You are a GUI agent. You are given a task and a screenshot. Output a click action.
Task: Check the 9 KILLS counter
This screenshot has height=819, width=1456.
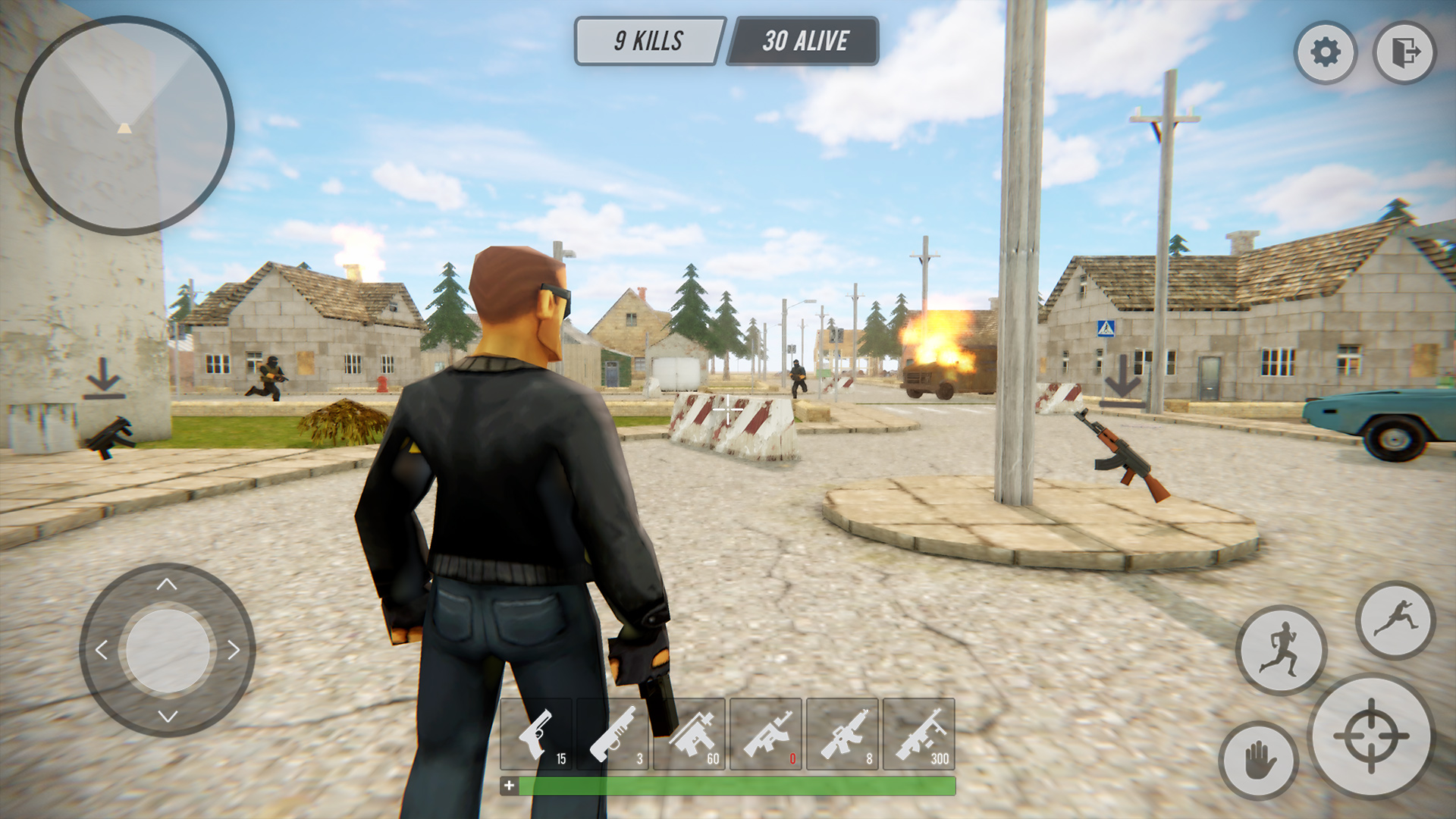(648, 40)
